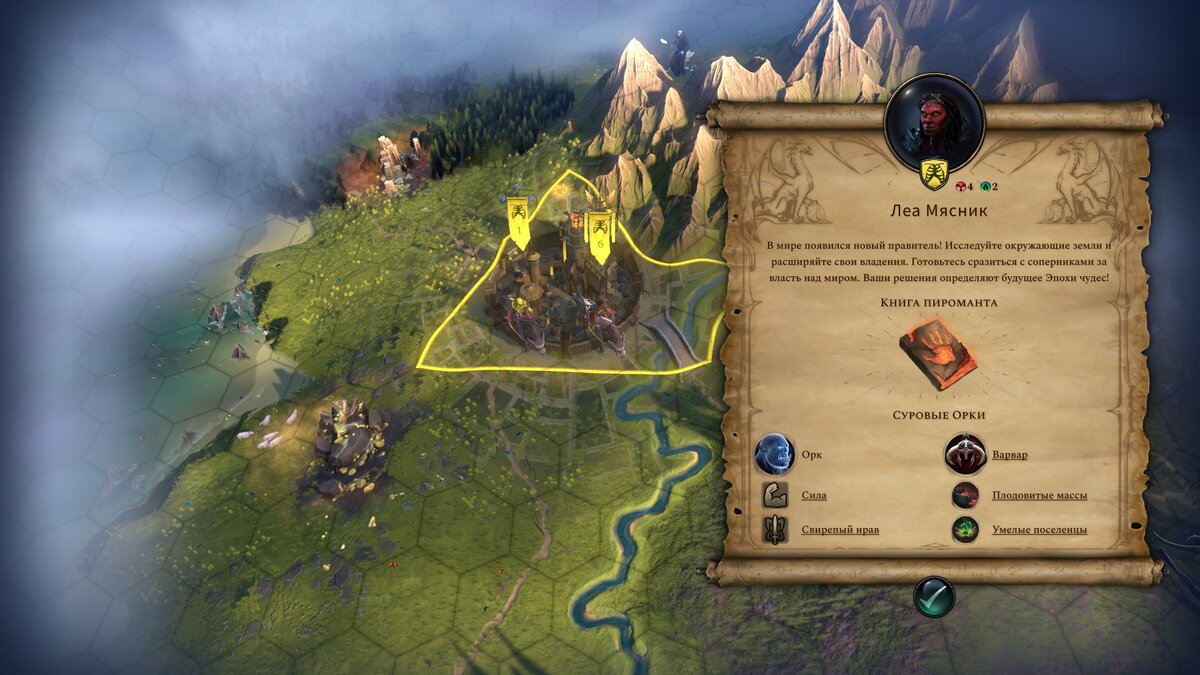Confirm with the green checkmark button
The height and width of the screenshot is (675, 1200).
tap(934, 597)
